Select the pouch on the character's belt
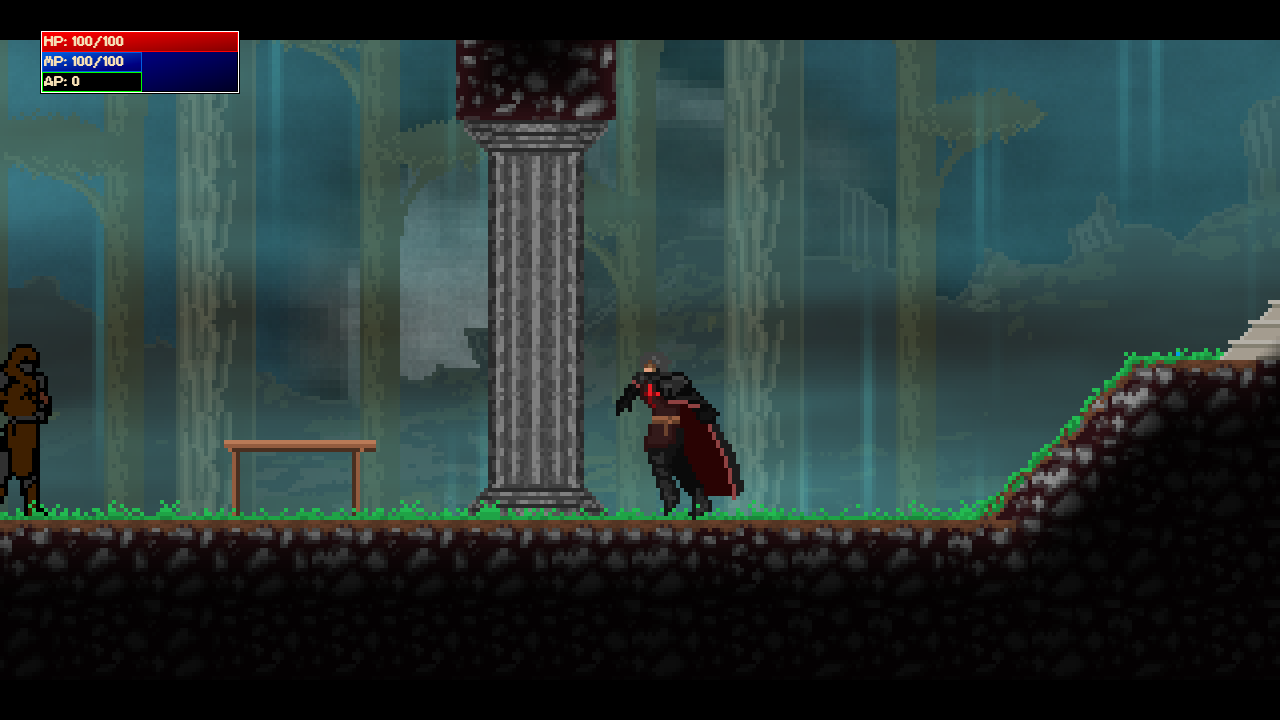Viewport: 1280px width, 720px height. [660, 432]
